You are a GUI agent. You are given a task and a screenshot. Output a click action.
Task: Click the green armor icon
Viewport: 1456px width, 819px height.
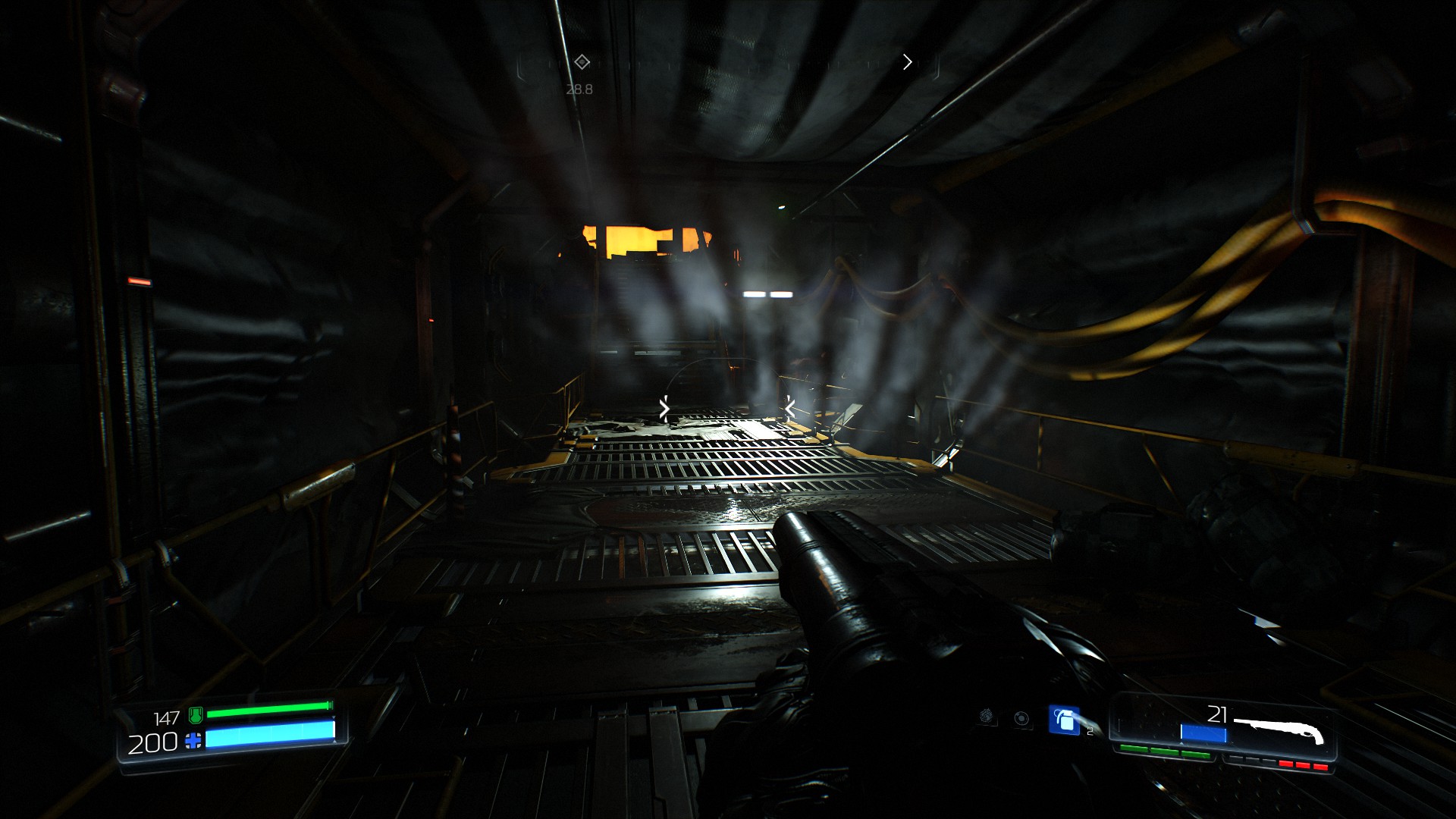click(196, 714)
